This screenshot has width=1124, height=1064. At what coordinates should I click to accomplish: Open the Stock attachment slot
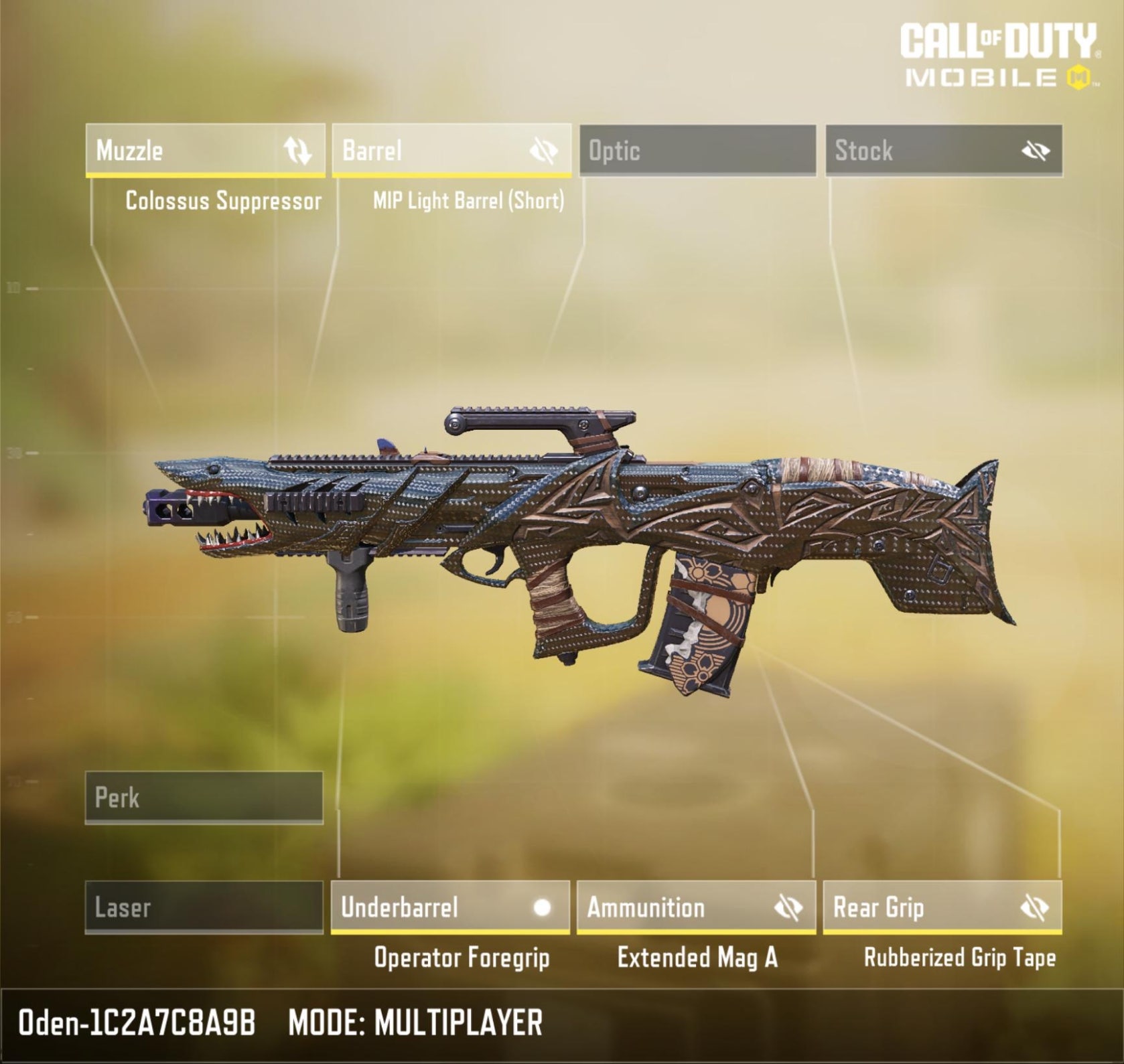click(x=918, y=150)
